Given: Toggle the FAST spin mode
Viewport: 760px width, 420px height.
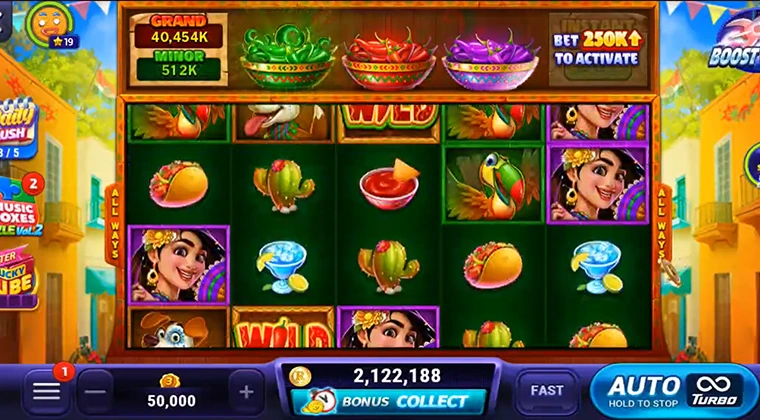Looking at the screenshot, I should point(546,390).
